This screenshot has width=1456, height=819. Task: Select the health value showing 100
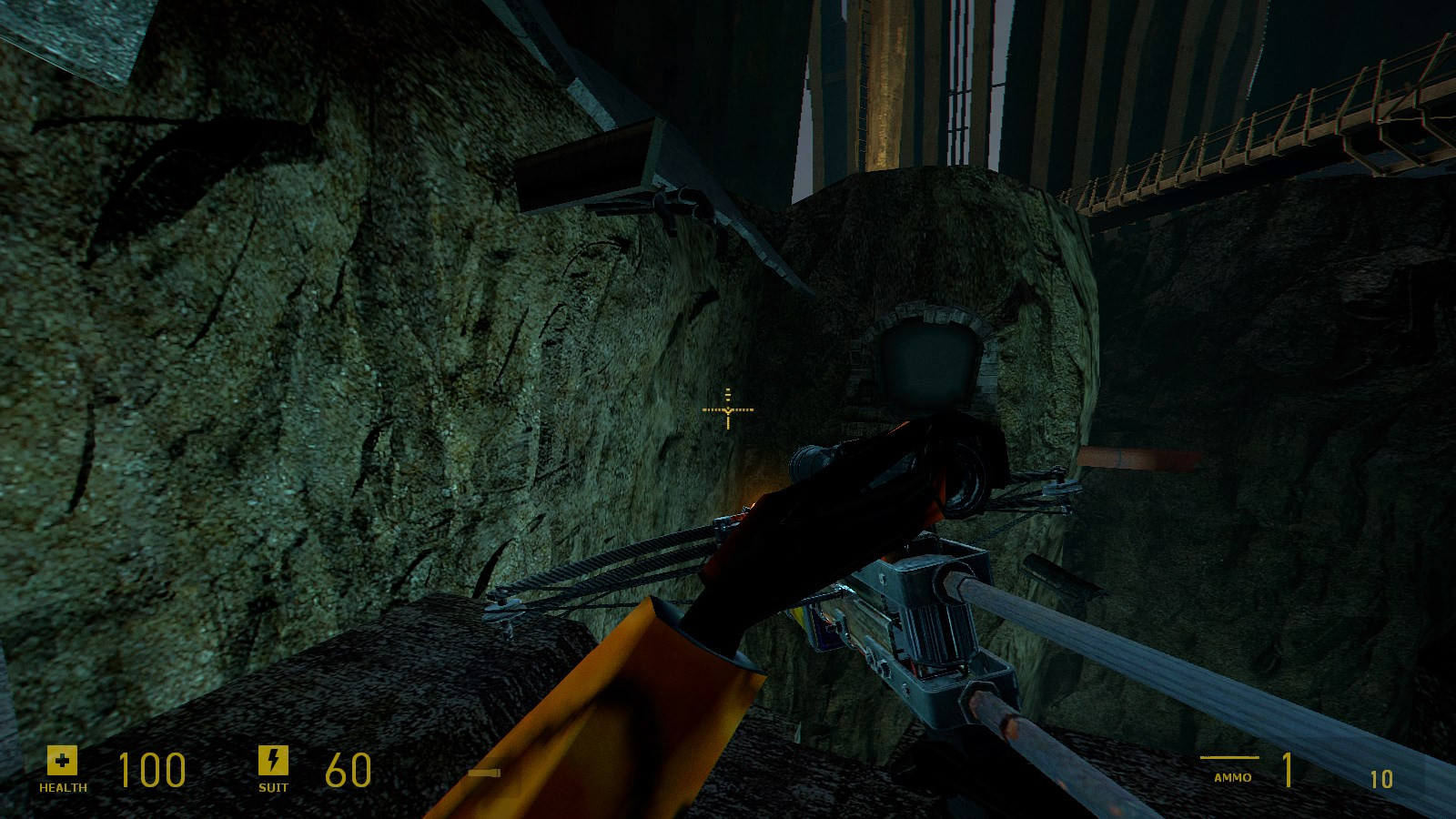click(153, 770)
